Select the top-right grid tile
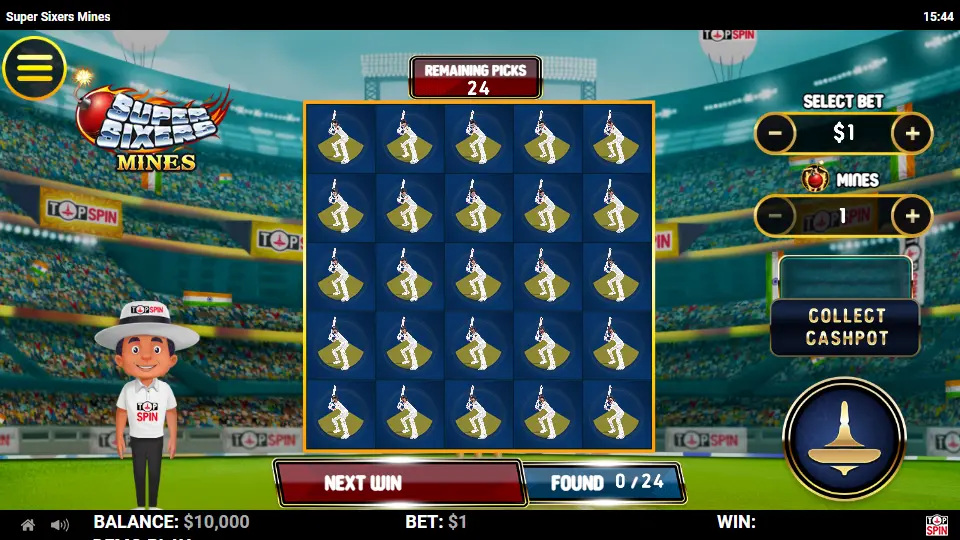960x540 pixels. point(617,138)
